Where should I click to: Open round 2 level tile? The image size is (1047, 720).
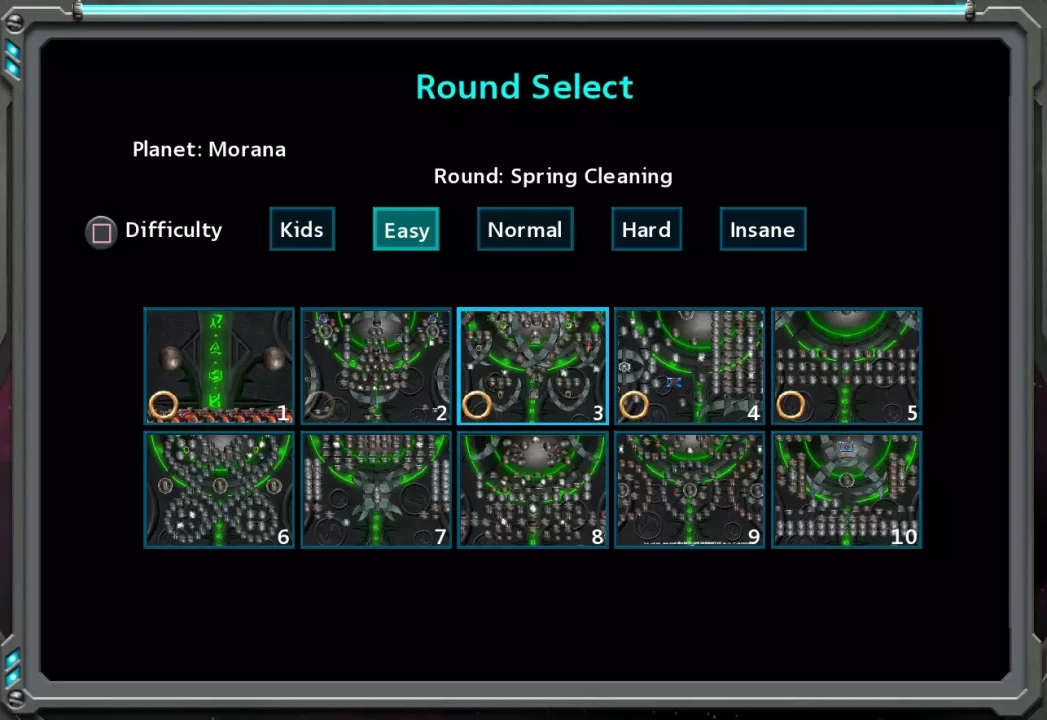376,366
